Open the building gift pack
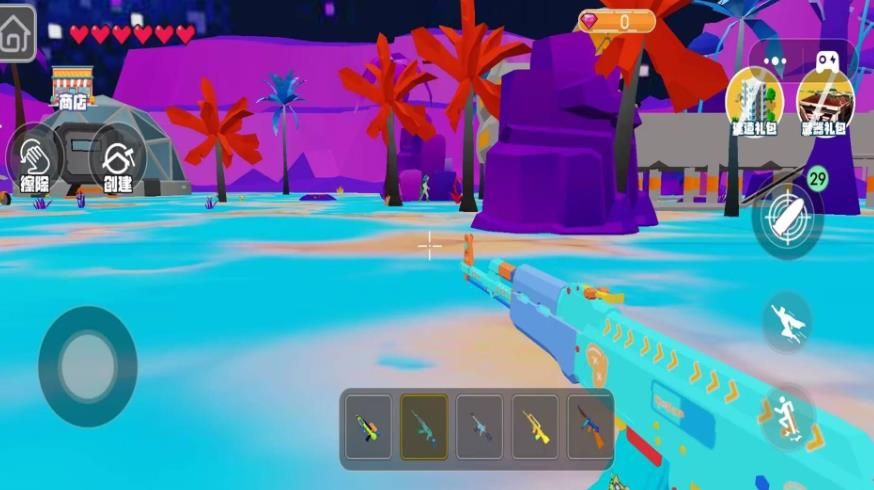Viewport: 874px width, 490px height. tap(754, 102)
